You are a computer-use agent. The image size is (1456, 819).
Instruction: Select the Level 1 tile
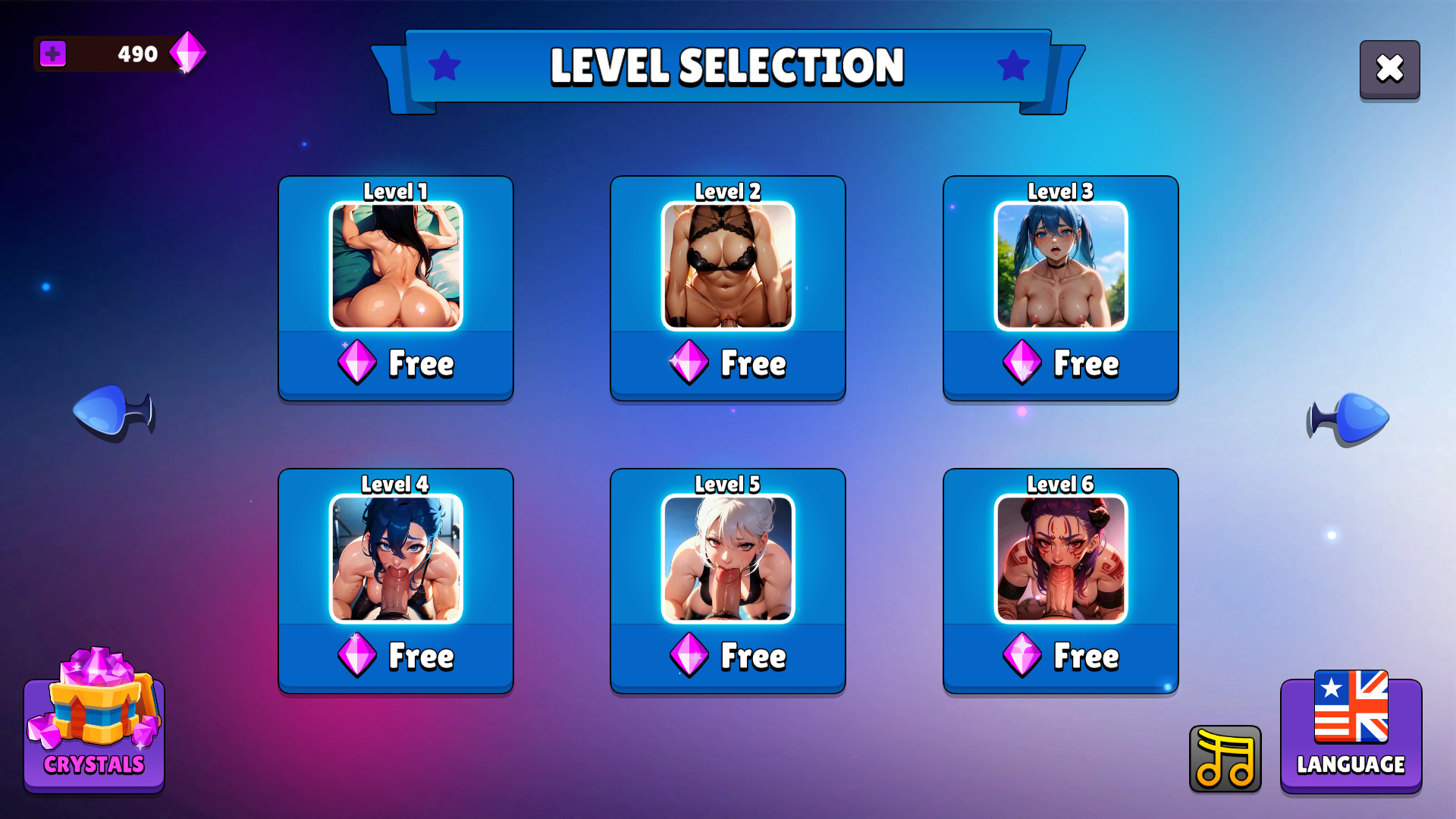[x=395, y=288]
